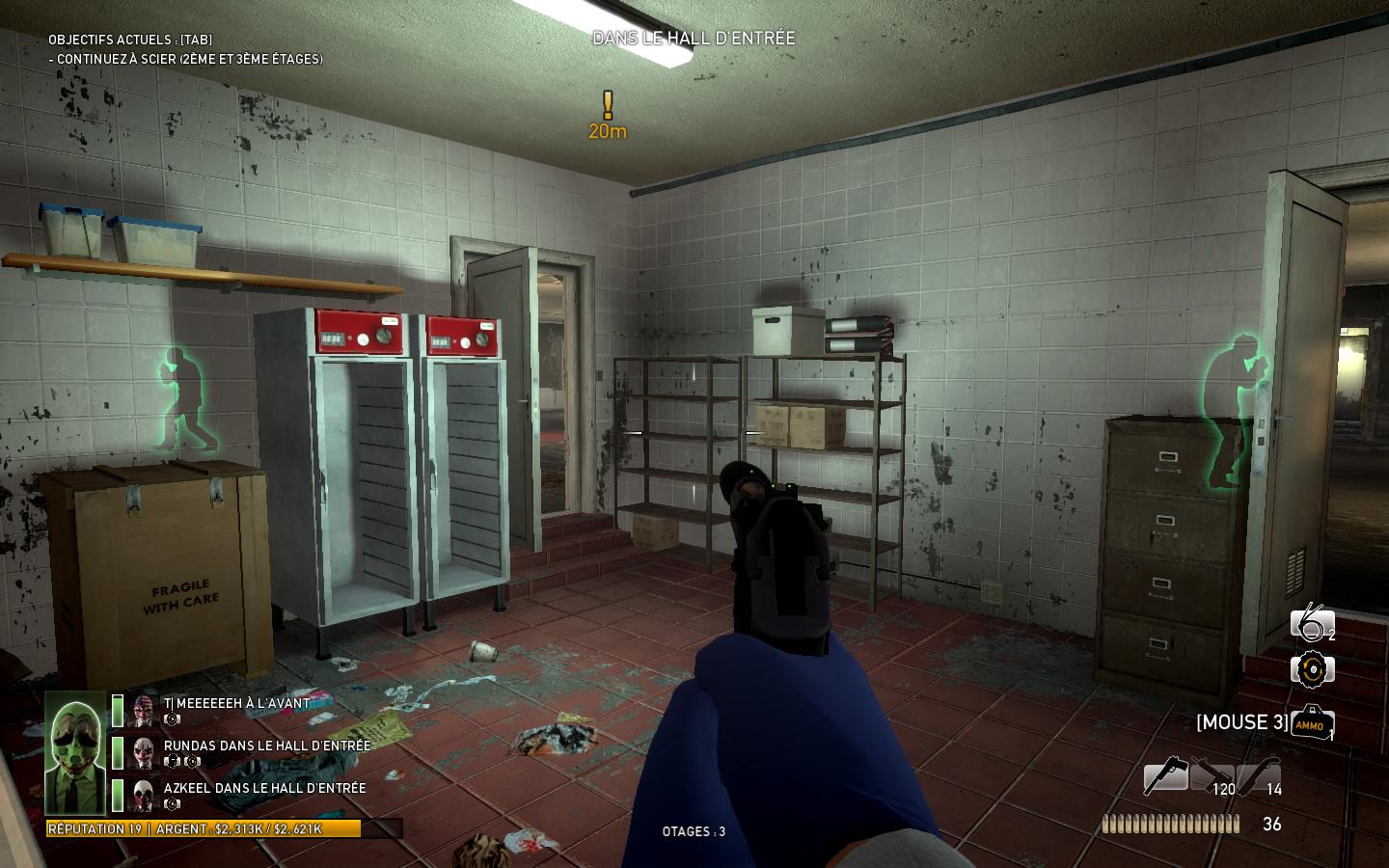The width and height of the screenshot is (1389, 868).
Task: Select the silenced pistol weapon slot
Action: click(x=1165, y=776)
